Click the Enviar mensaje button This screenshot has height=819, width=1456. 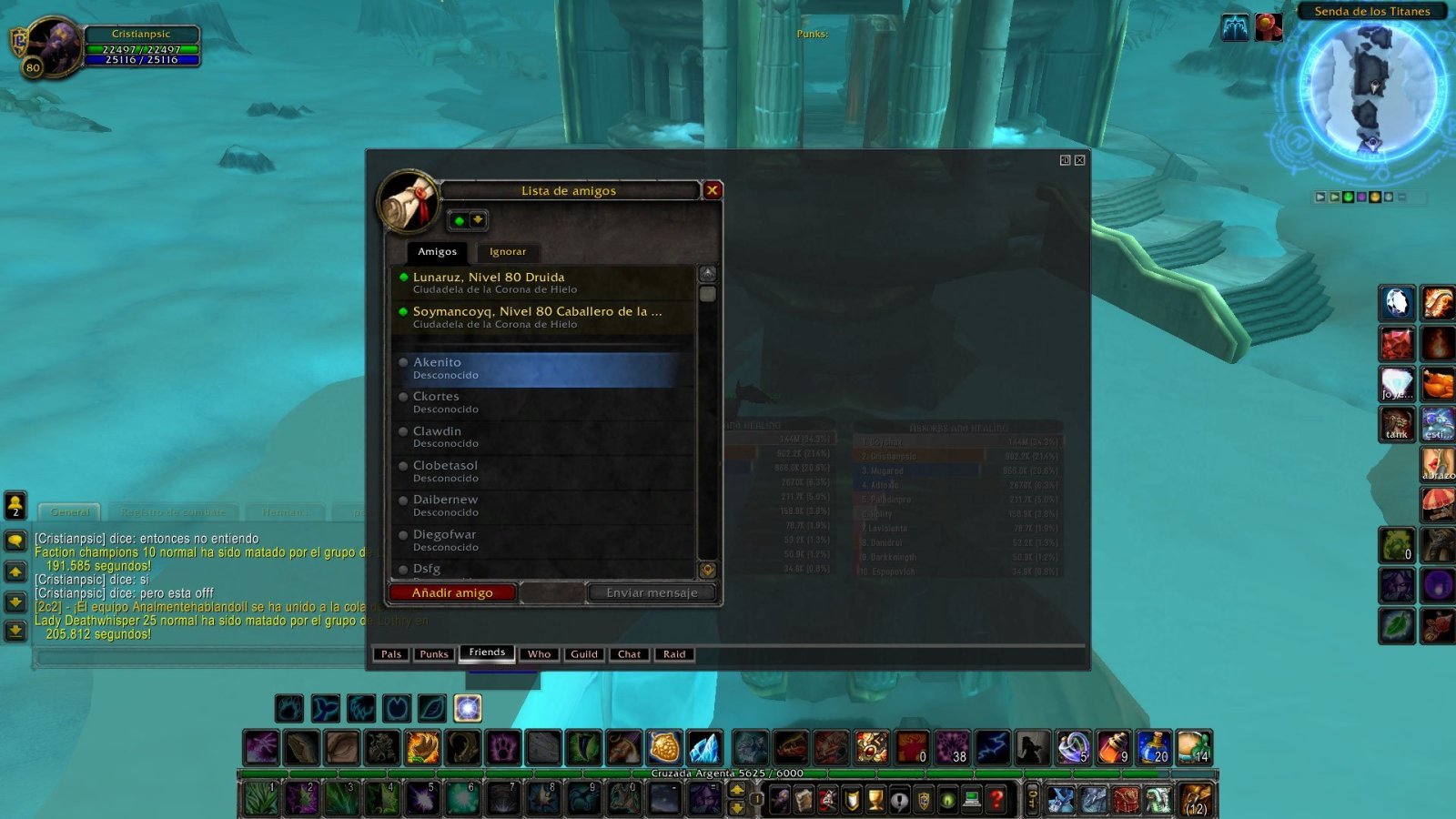point(652,592)
